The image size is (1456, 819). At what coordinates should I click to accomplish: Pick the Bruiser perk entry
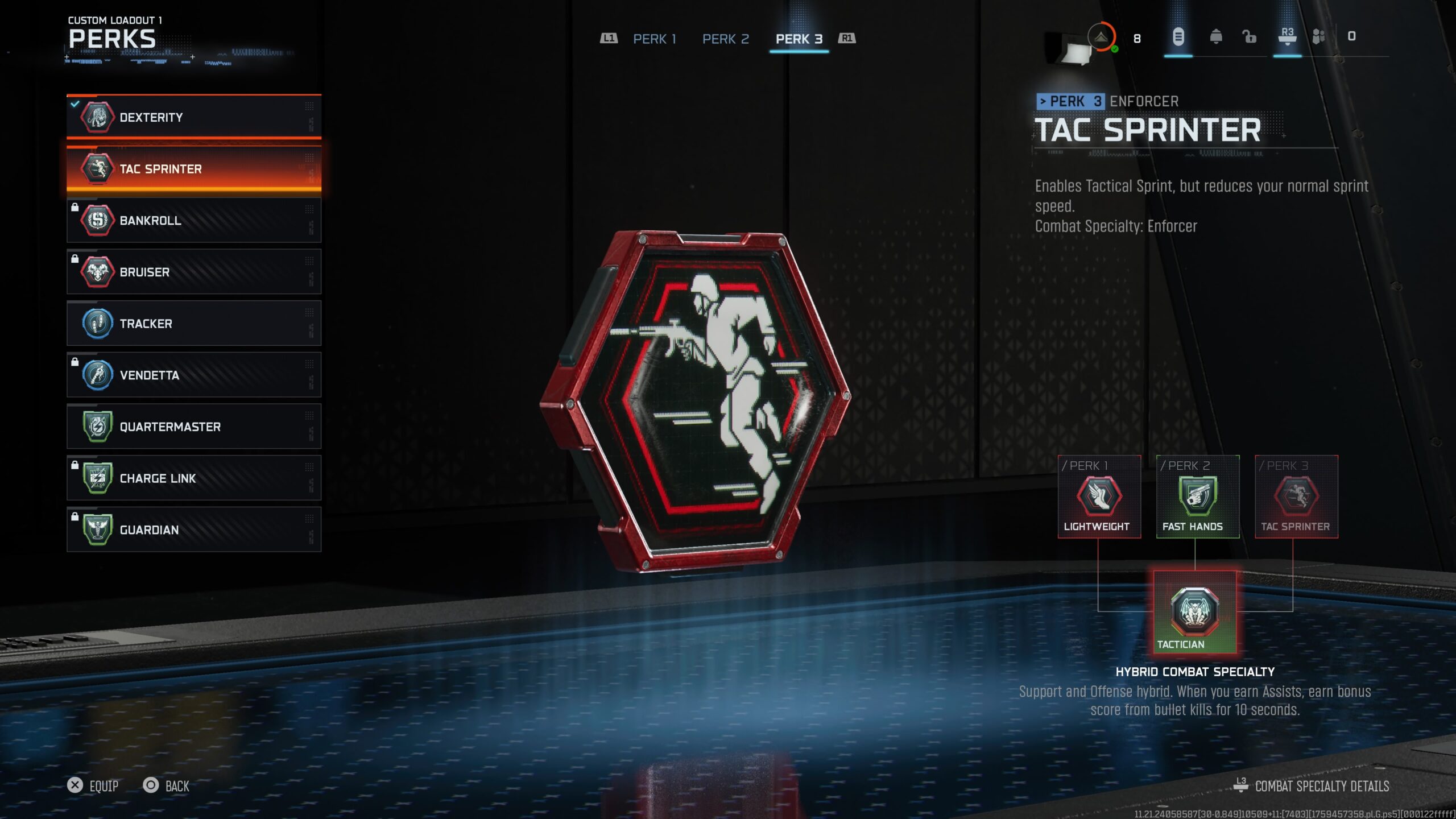point(193,272)
